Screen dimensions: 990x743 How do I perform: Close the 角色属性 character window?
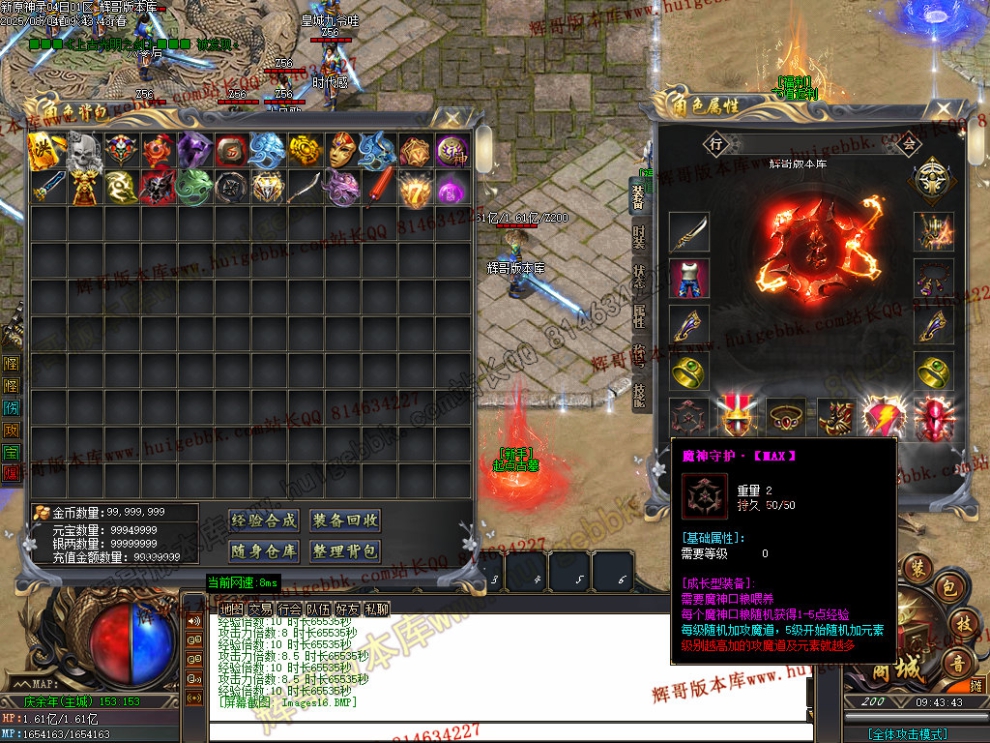click(x=943, y=109)
